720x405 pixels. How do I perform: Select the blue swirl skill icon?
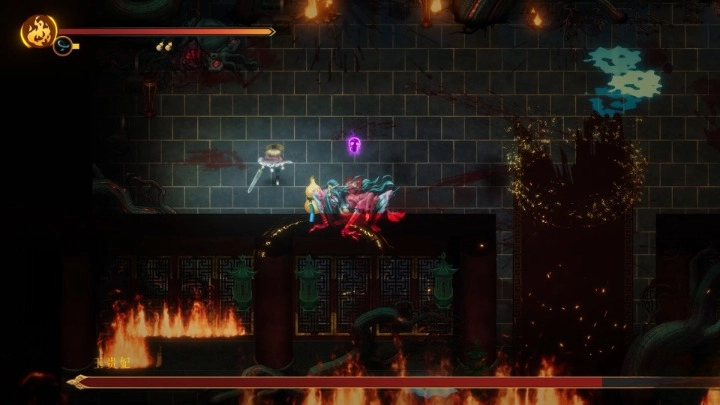(62, 46)
